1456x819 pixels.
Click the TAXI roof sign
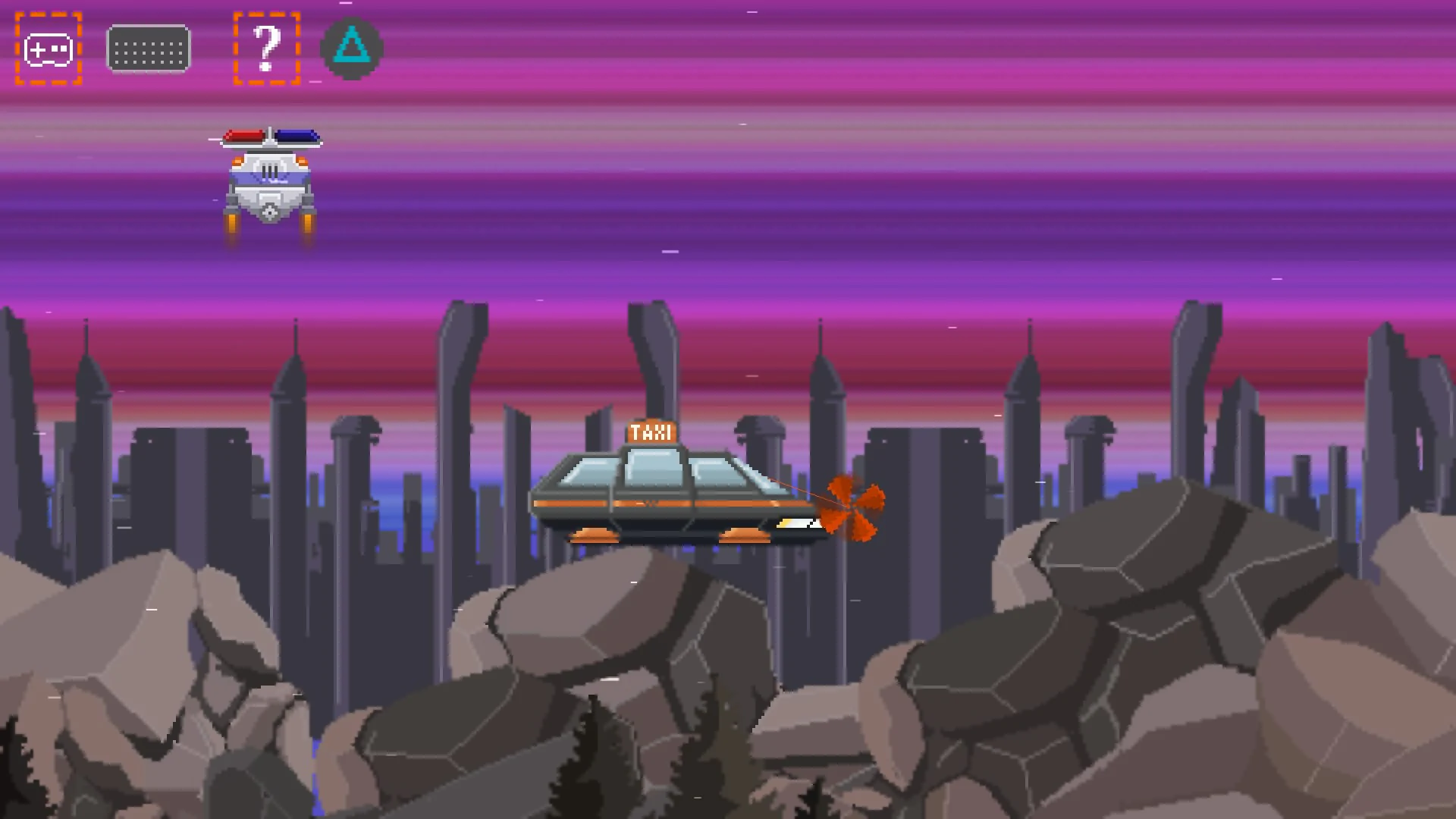tap(651, 432)
